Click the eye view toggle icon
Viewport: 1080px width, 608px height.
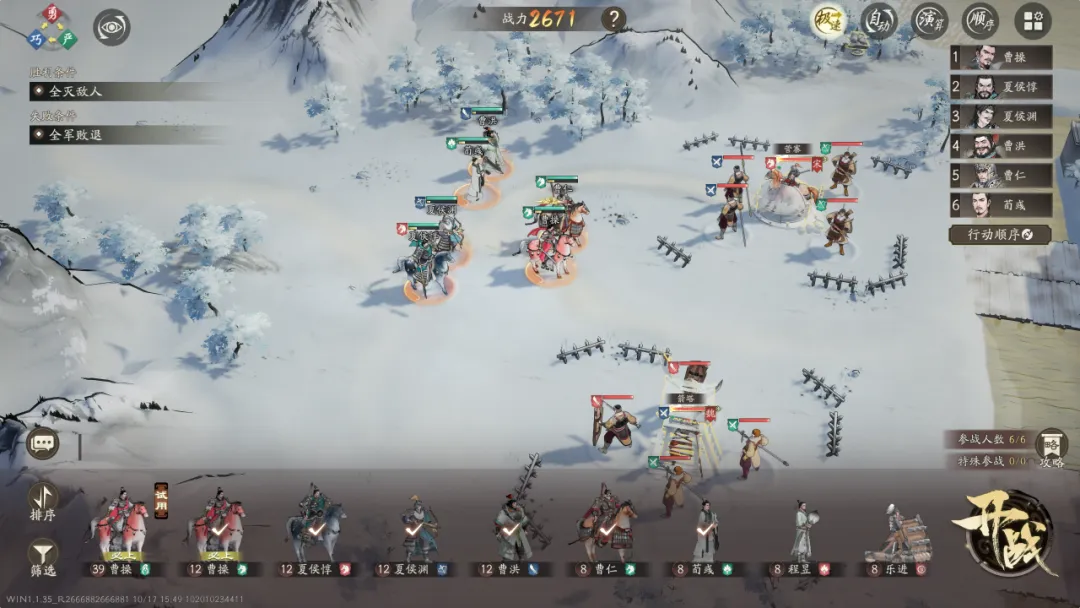pyautogui.click(x=112, y=27)
